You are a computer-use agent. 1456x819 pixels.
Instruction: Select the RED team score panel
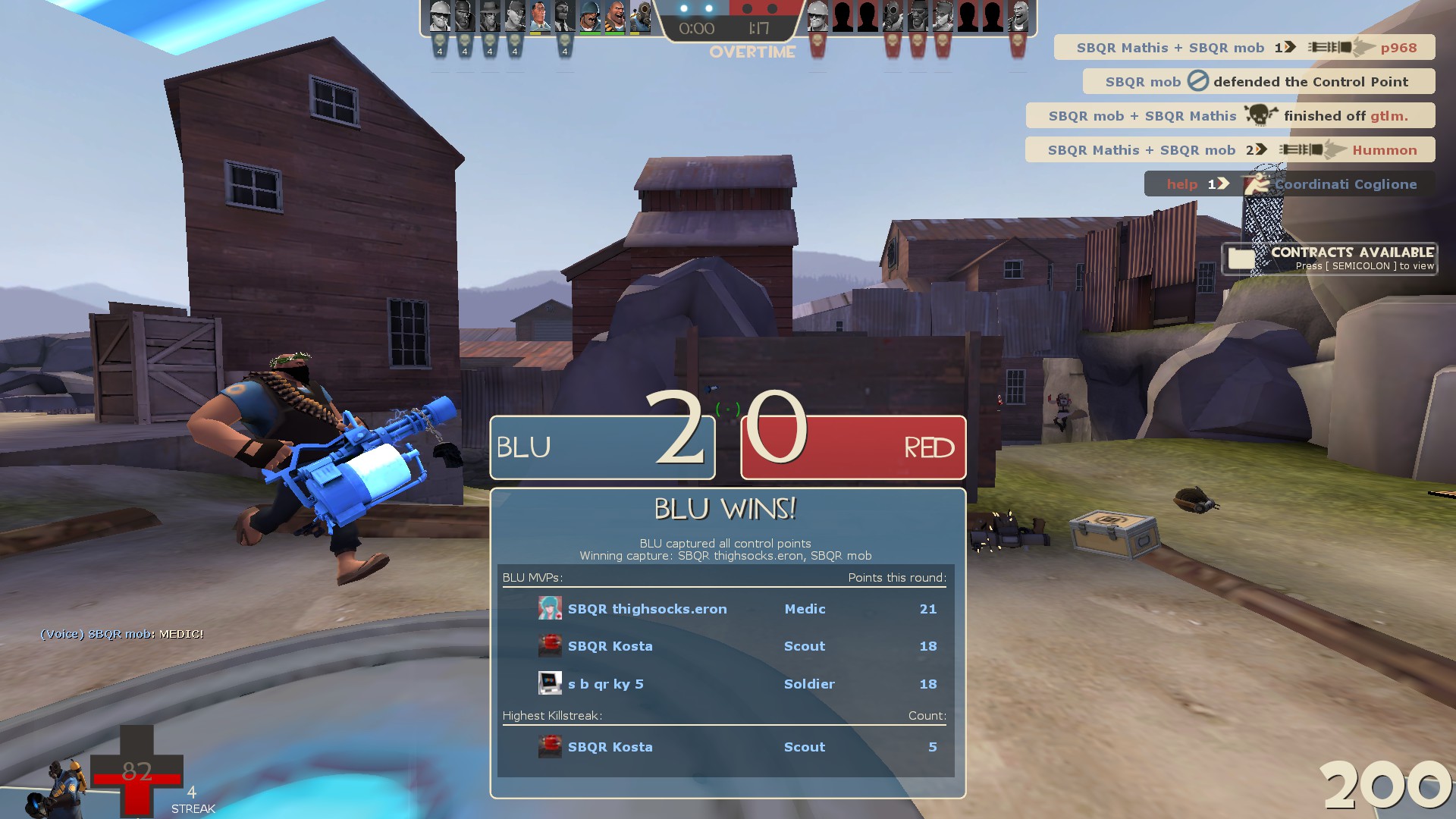(853, 447)
